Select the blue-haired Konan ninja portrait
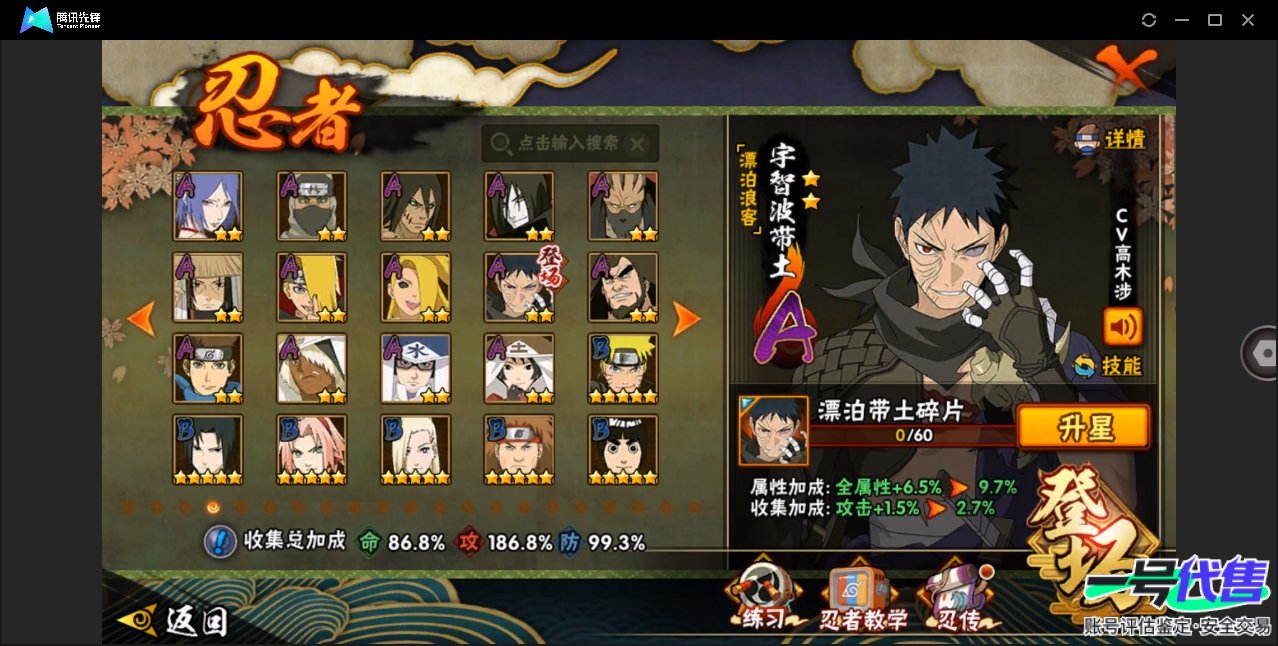The image size is (1278, 646). coord(207,206)
